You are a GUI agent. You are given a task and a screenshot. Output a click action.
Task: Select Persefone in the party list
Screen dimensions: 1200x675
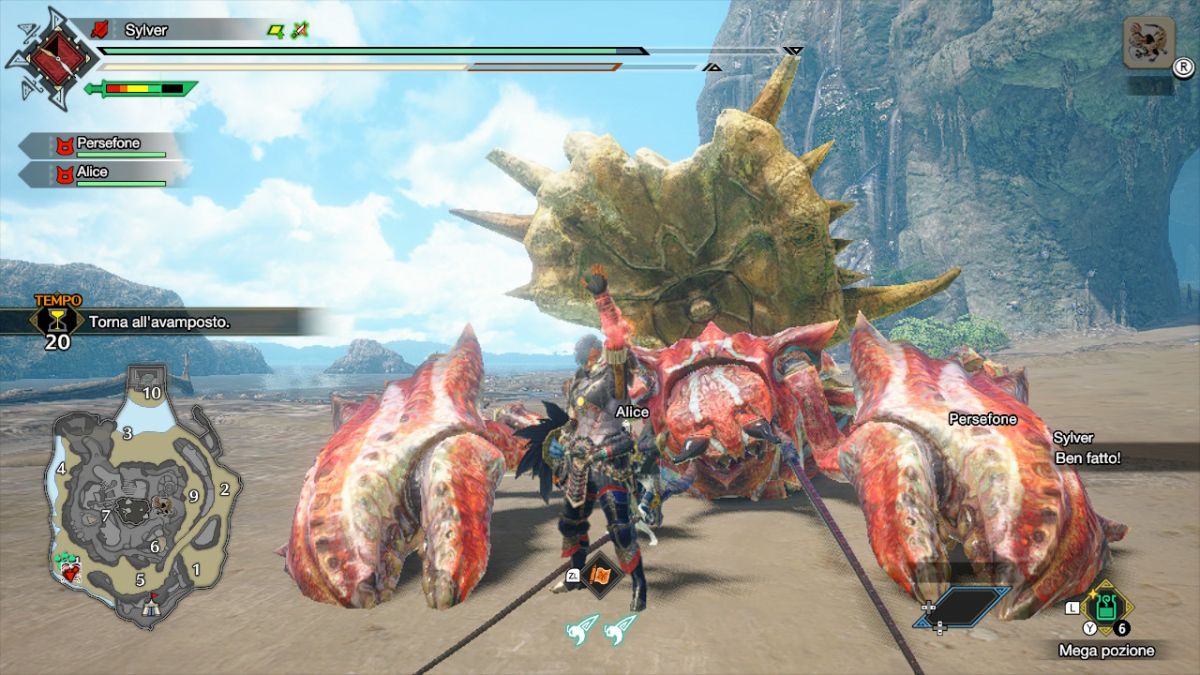[x=108, y=145]
